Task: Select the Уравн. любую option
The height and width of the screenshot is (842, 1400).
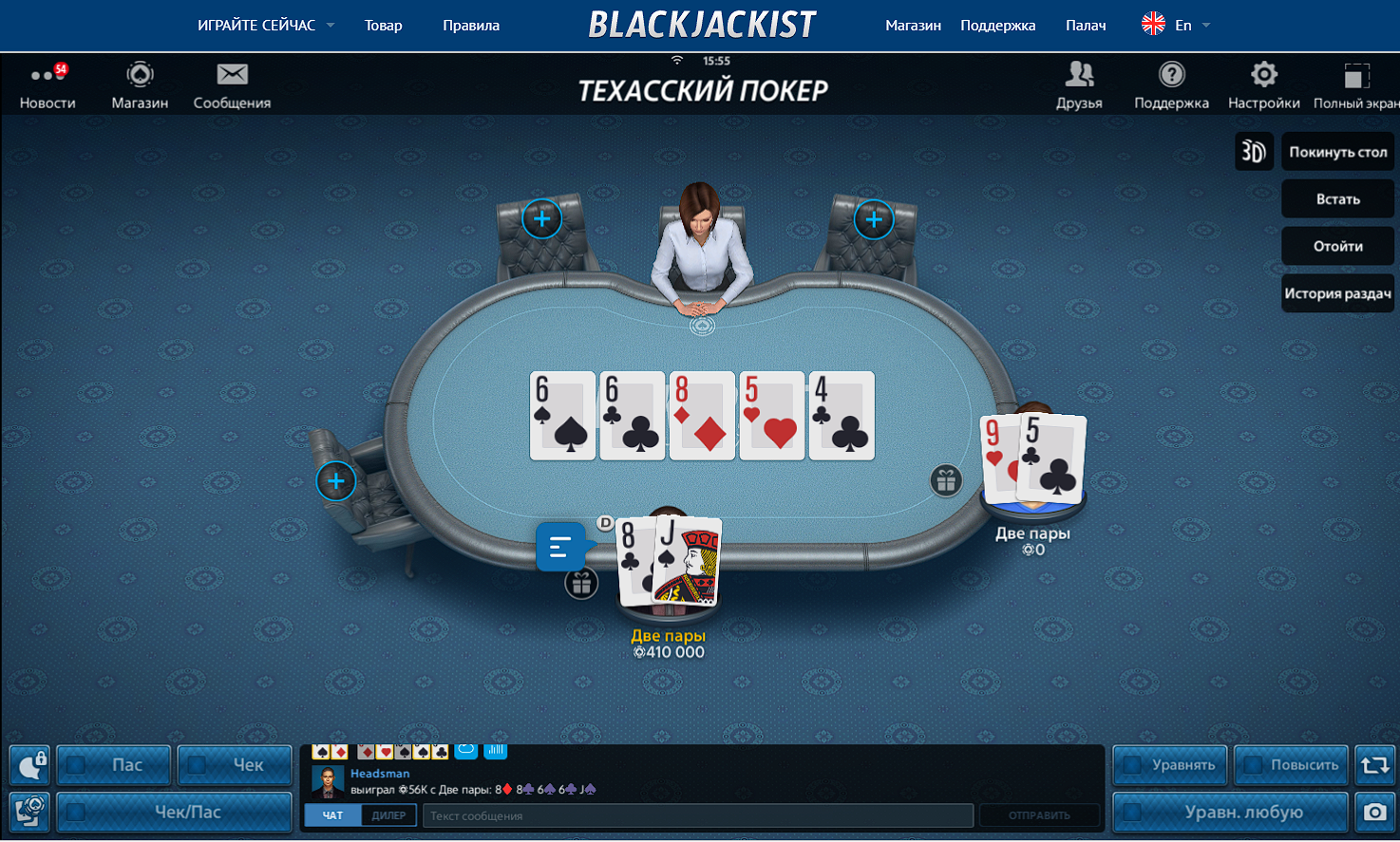Action: click(1132, 813)
